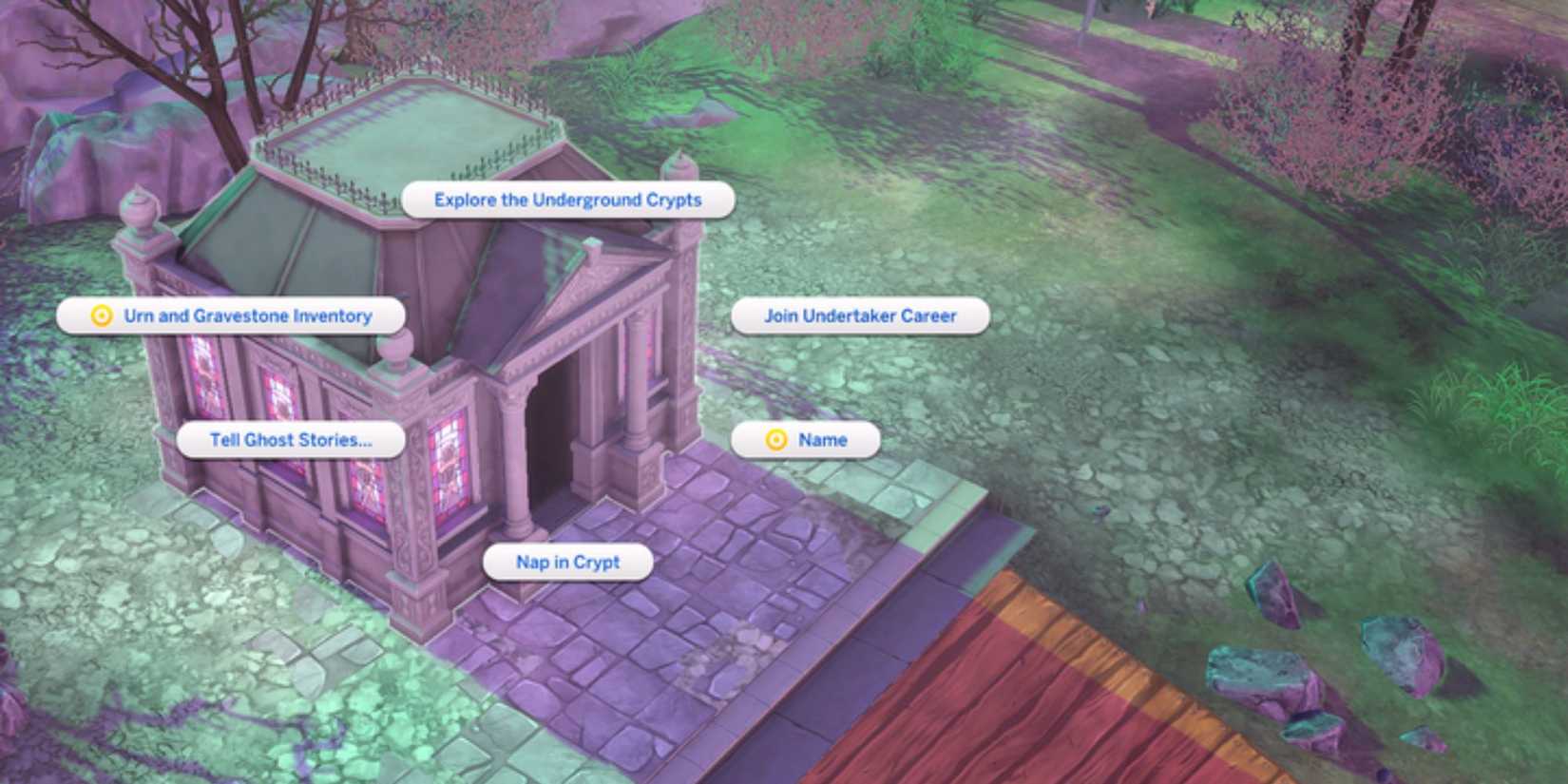Choose "Nap in Crypt" interaction
Screen dimensions: 1568x784
tap(565, 563)
